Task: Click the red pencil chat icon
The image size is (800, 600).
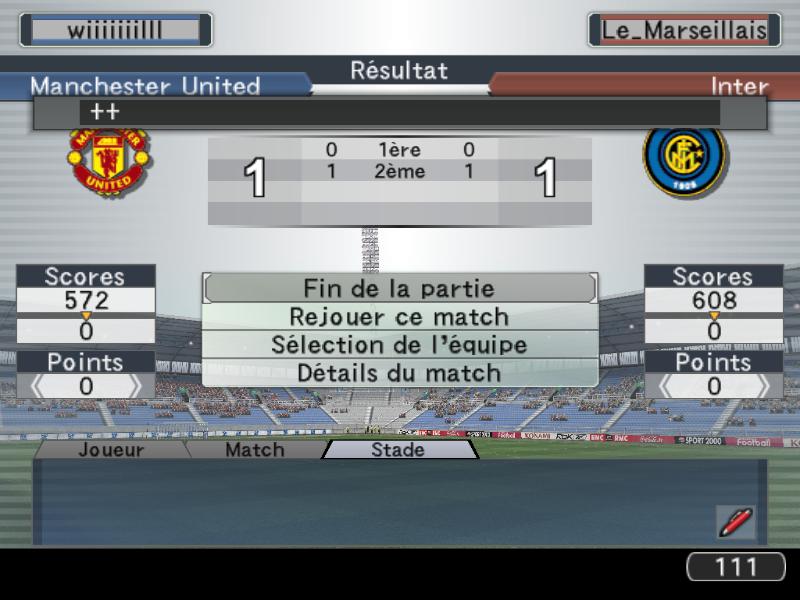Action: (x=735, y=522)
